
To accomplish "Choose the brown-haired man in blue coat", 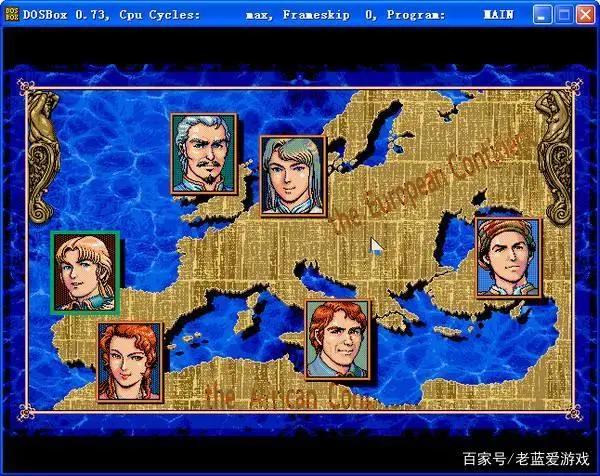I will point(337,340).
